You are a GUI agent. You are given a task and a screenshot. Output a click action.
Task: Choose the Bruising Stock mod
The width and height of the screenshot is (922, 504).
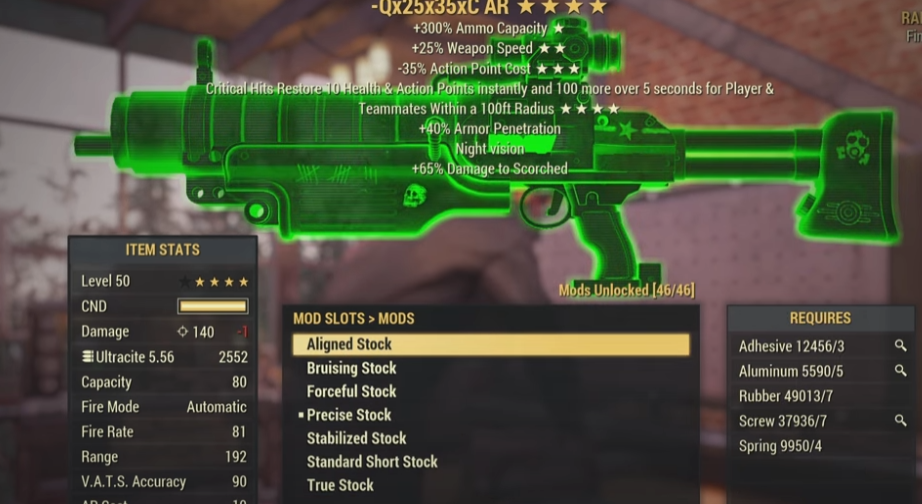point(351,368)
